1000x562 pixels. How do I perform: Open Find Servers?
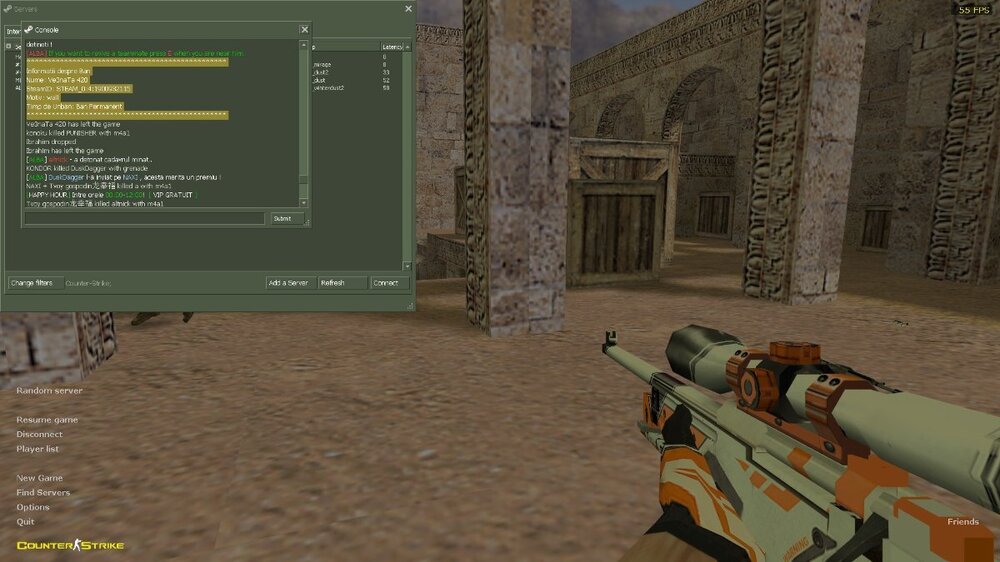[x=43, y=492]
